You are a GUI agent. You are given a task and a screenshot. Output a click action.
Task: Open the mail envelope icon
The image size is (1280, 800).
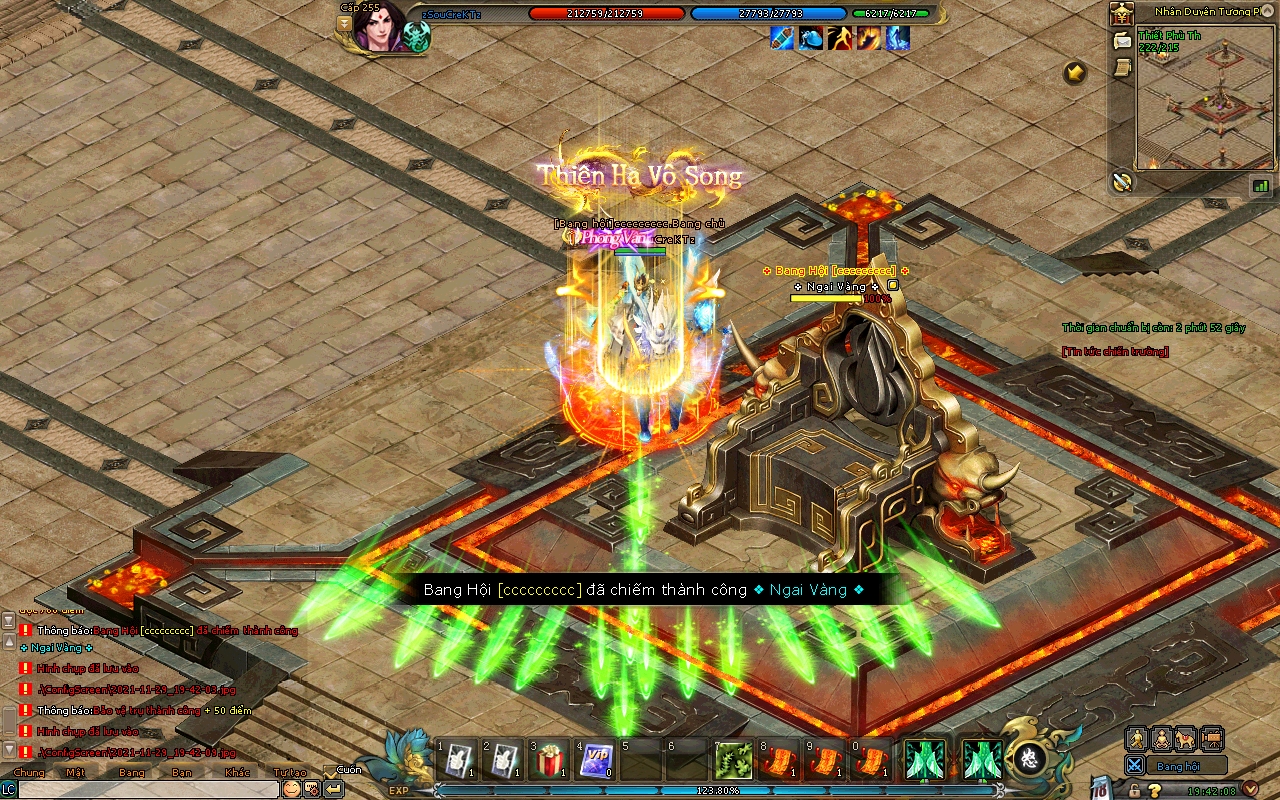[x=1122, y=41]
